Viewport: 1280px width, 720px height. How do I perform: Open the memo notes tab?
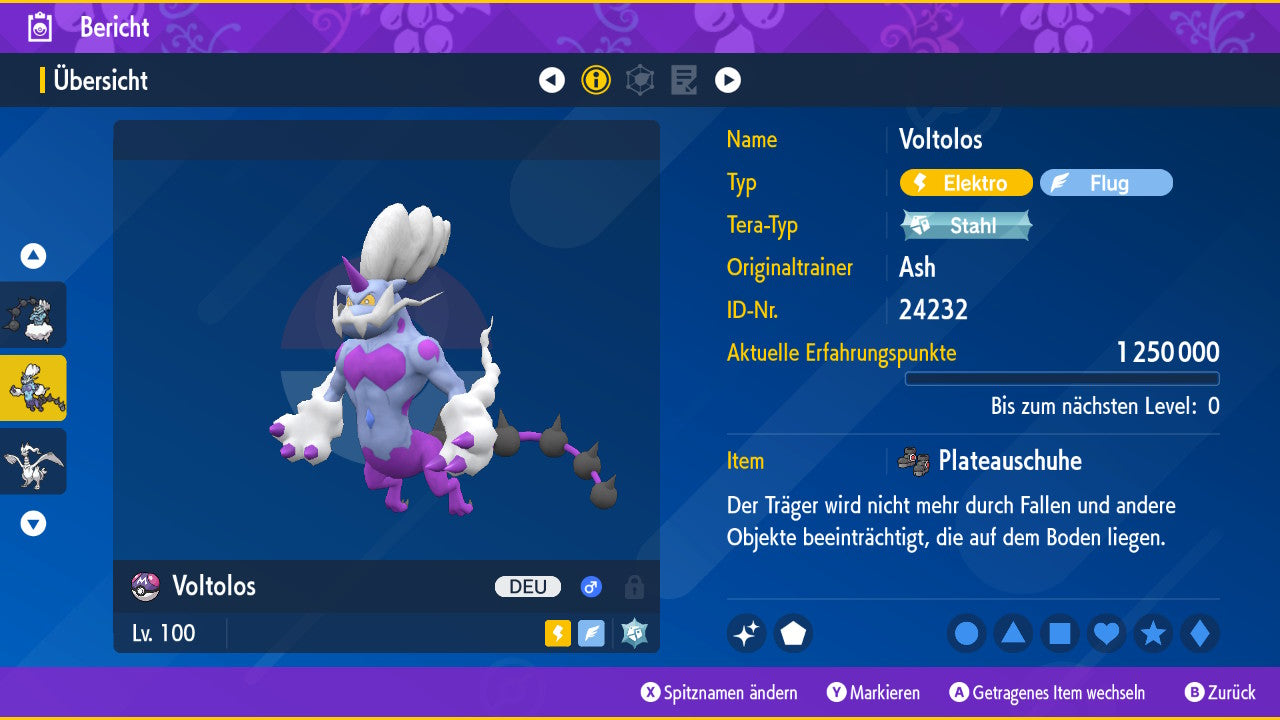[684, 80]
